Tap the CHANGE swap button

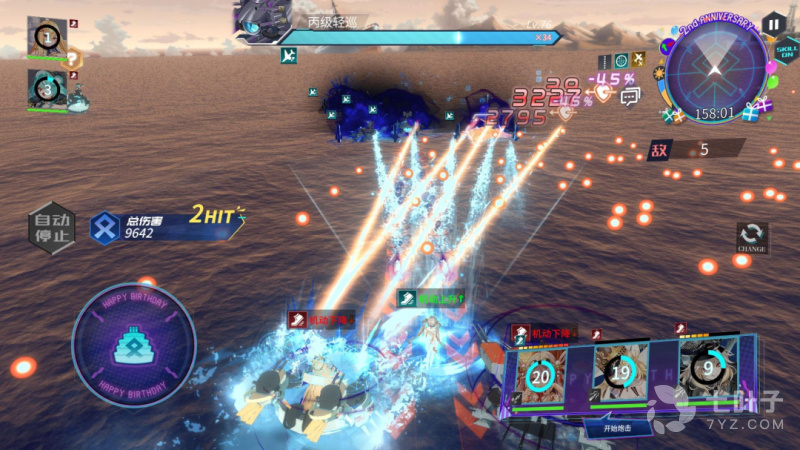[751, 238]
